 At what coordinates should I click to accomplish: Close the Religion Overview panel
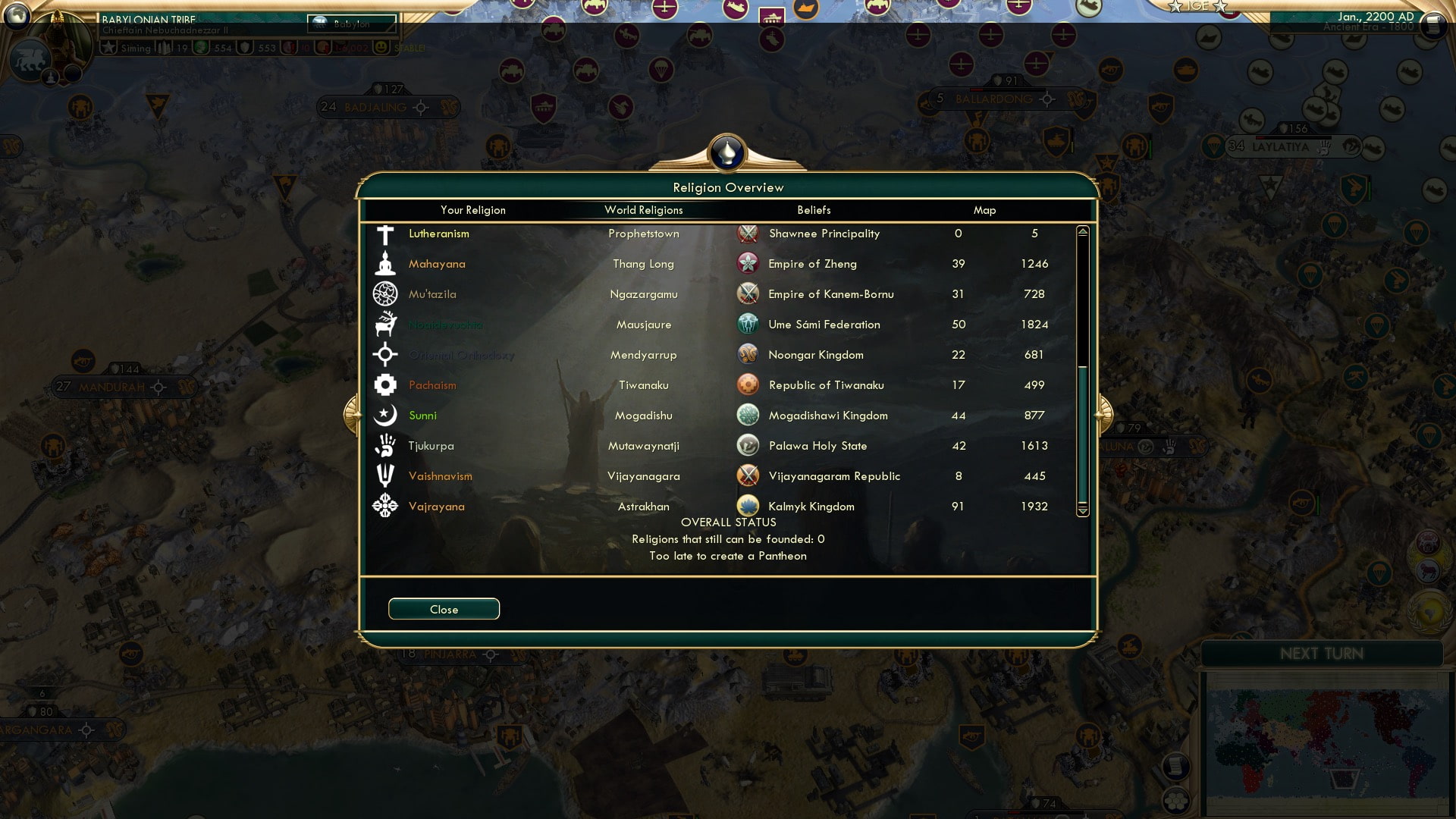click(444, 609)
